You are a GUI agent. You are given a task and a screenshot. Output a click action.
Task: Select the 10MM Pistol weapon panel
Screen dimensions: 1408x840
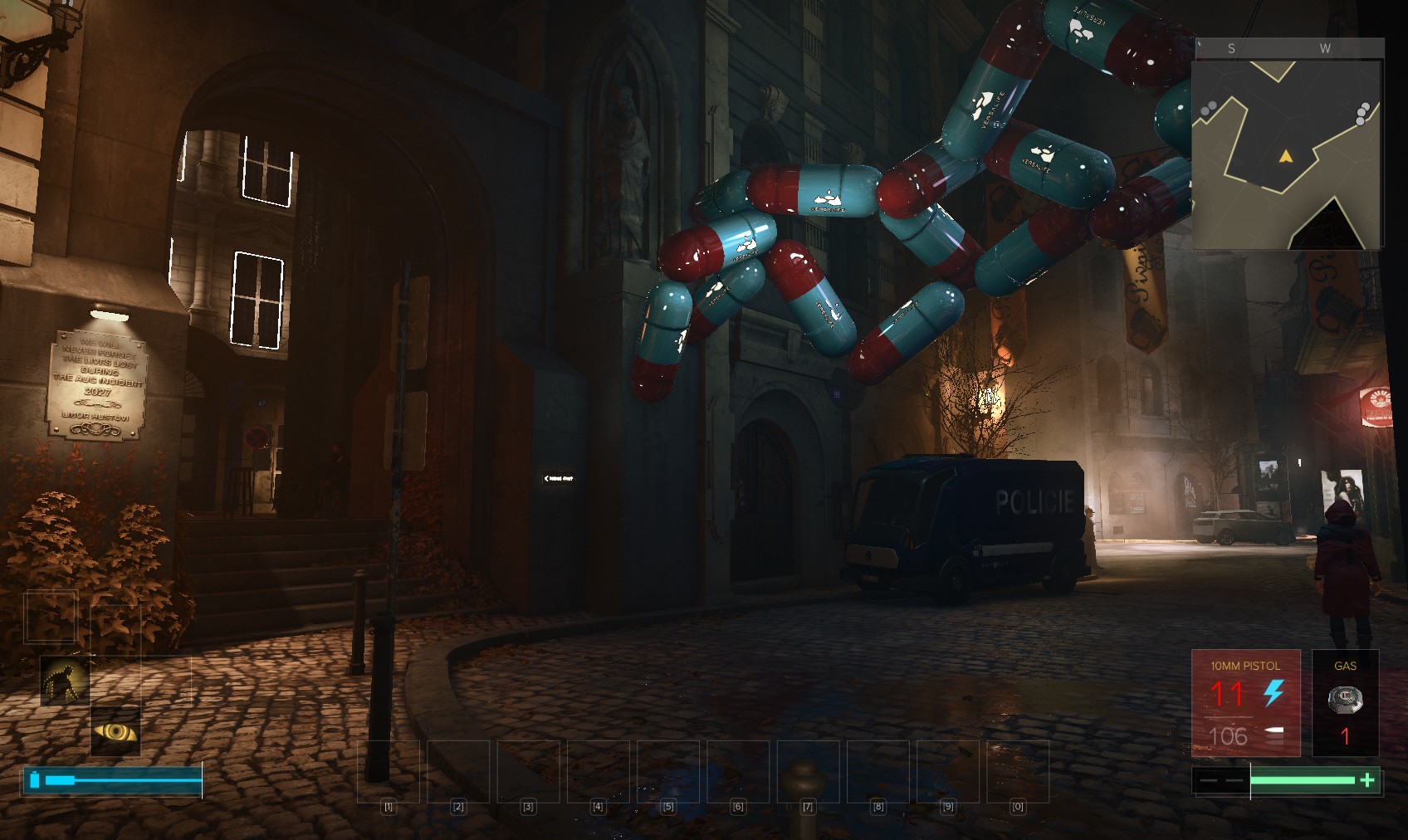point(1245,702)
